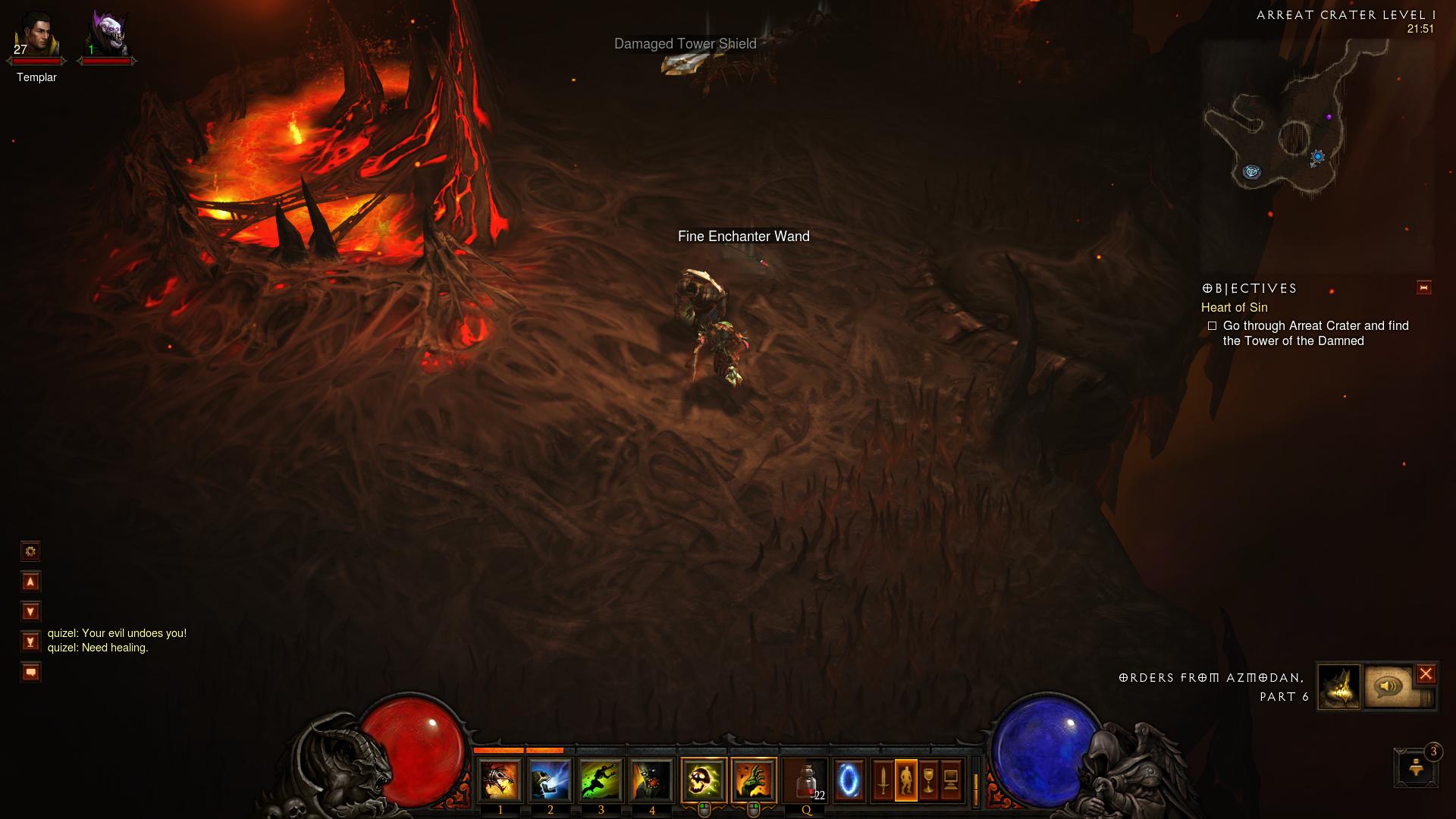This screenshot has width=1456, height=819.
Task: Open the blue town portal
Action: click(849, 780)
